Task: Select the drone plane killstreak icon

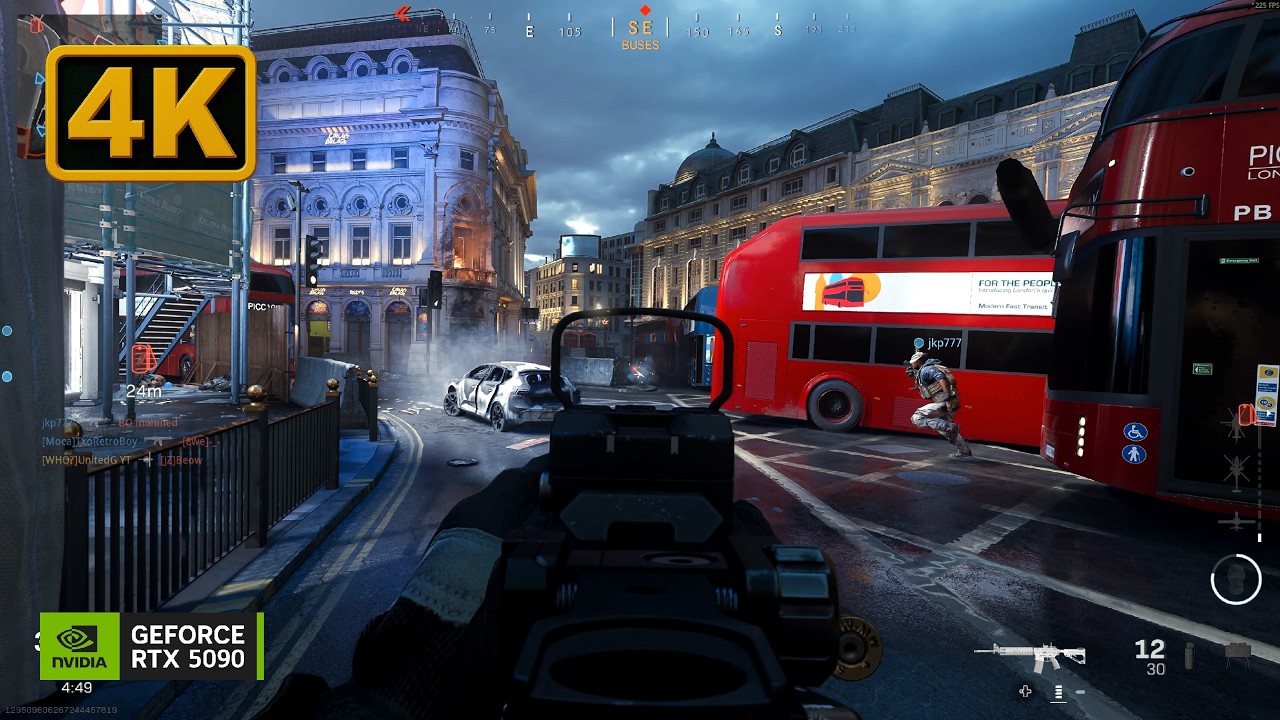Action: [x=1237, y=521]
